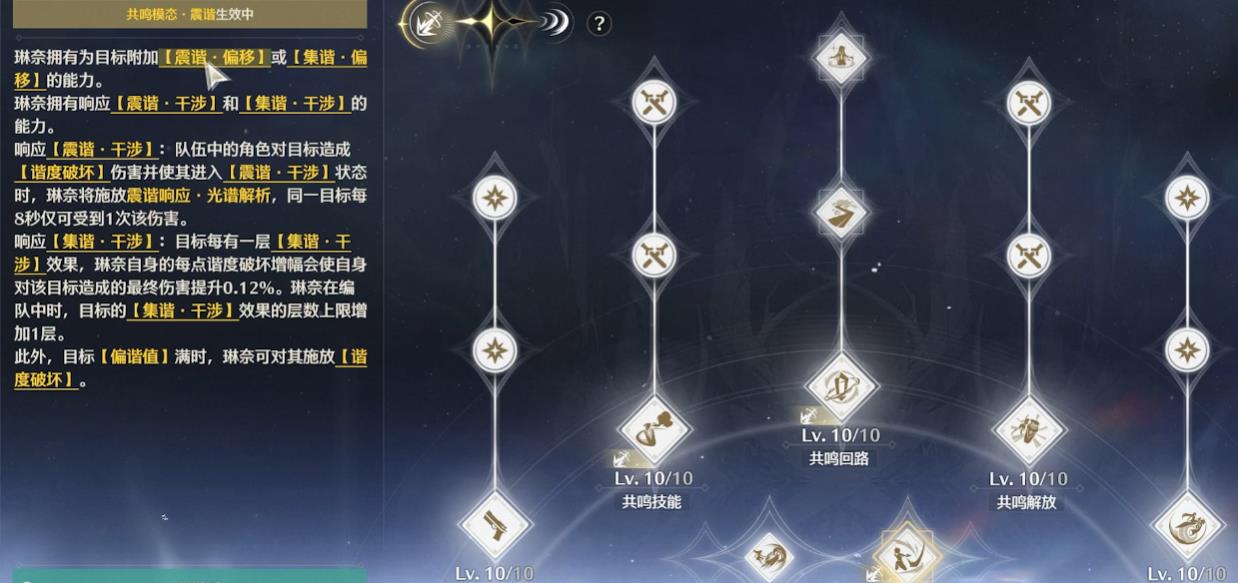Switch to the crossed-arrows resonance mode icon
This screenshot has width=1238, height=583.
click(x=428, y=24)
